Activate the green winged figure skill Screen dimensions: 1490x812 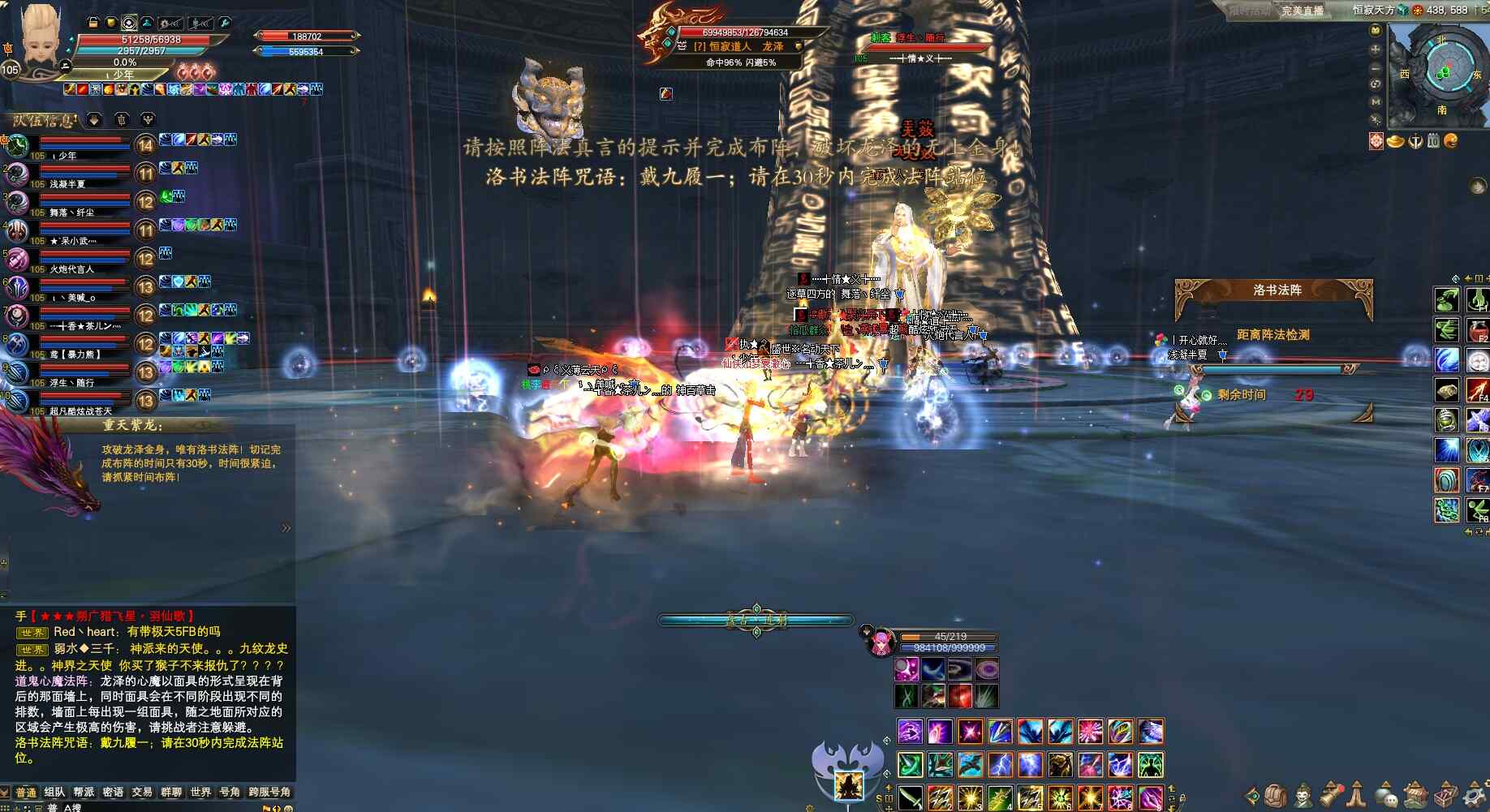pos(1150,764)
